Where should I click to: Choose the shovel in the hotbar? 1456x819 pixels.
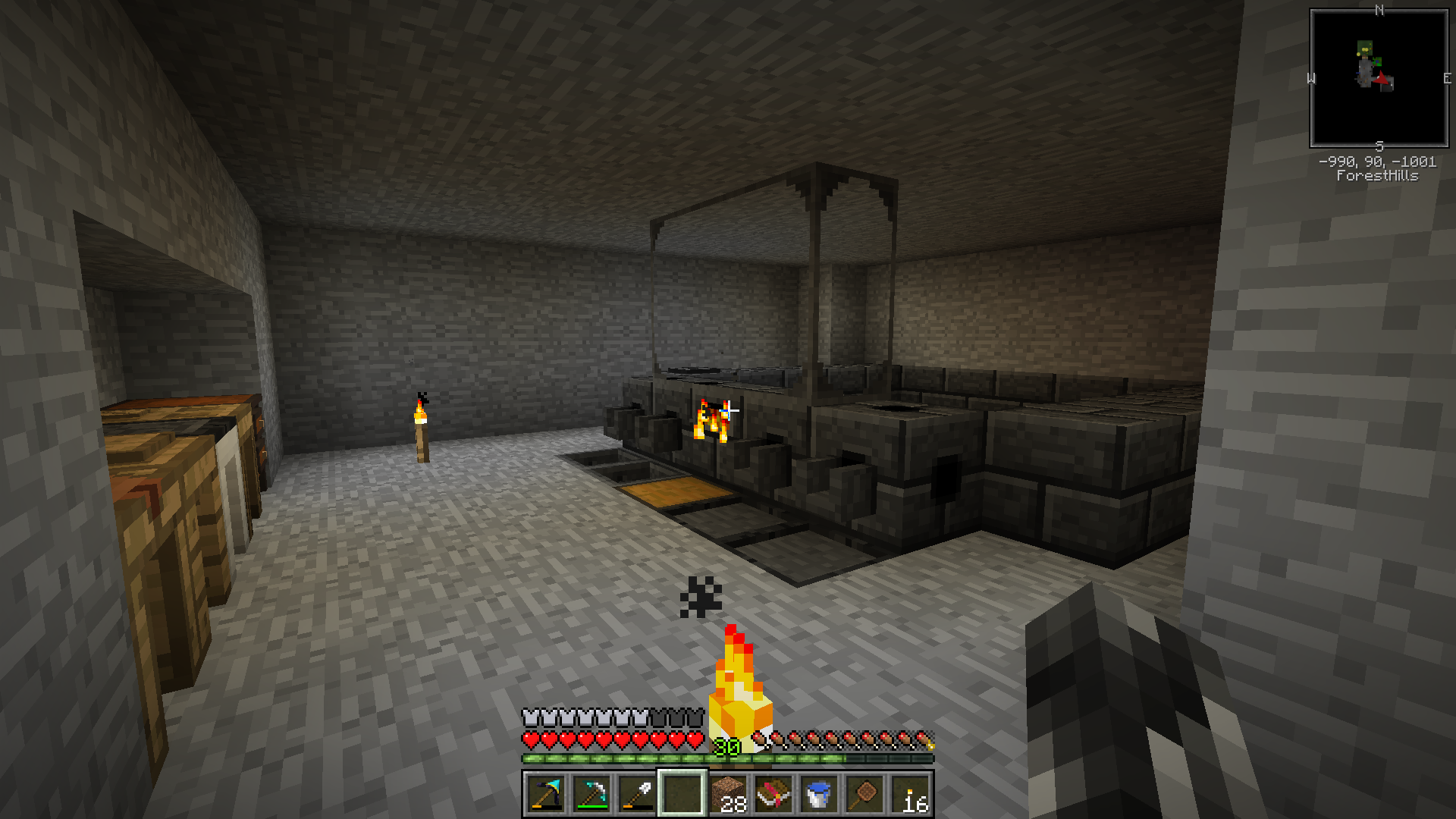tap(637, 794)
